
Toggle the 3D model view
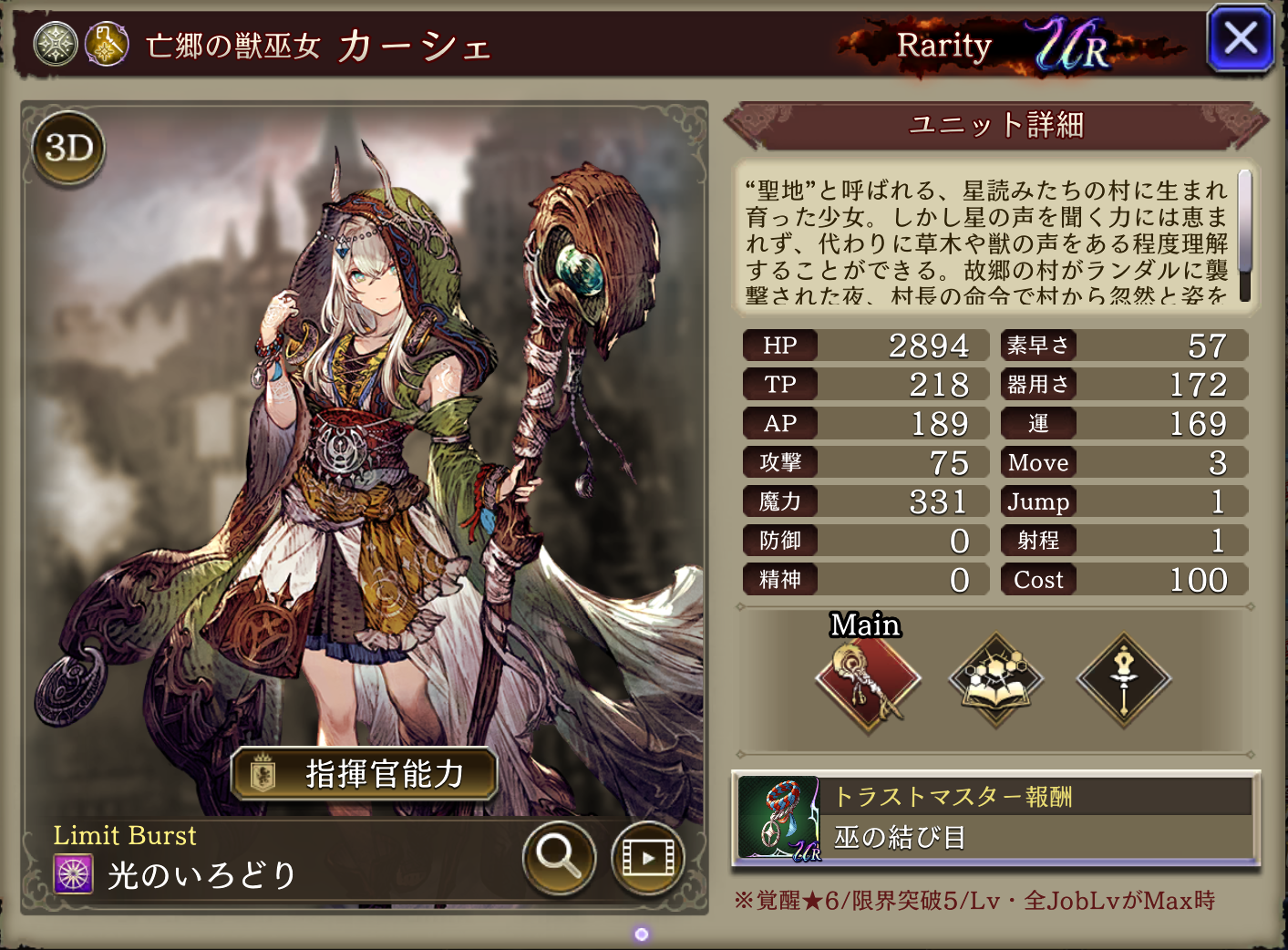click(x=69, y=149)
